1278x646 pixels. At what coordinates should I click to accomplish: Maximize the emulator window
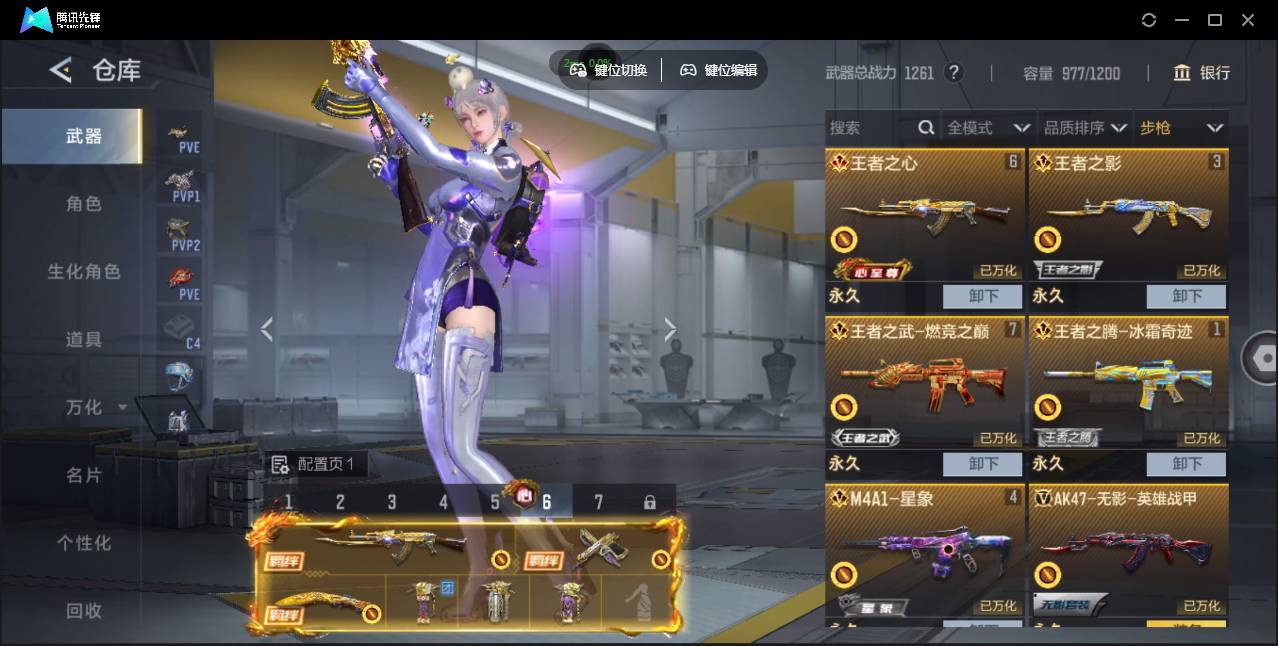[x=1215, y=20]
